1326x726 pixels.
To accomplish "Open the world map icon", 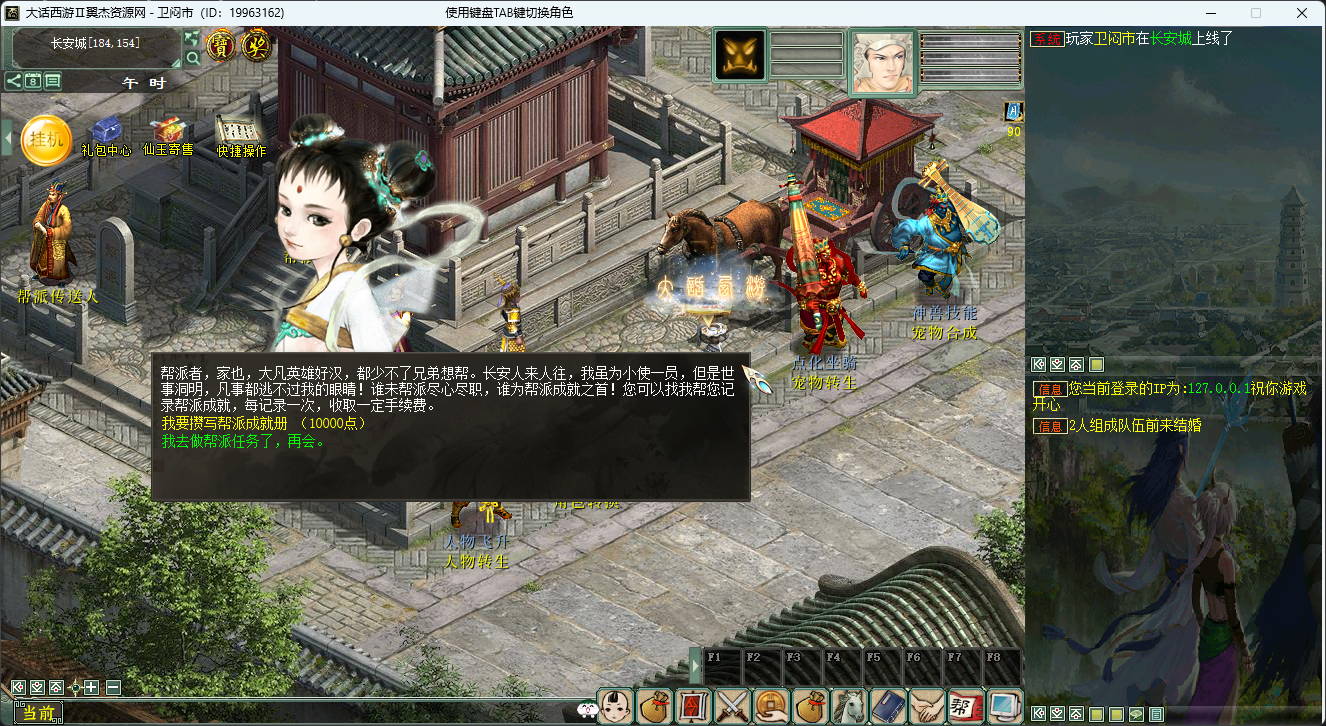I will [x=191, y=38].
